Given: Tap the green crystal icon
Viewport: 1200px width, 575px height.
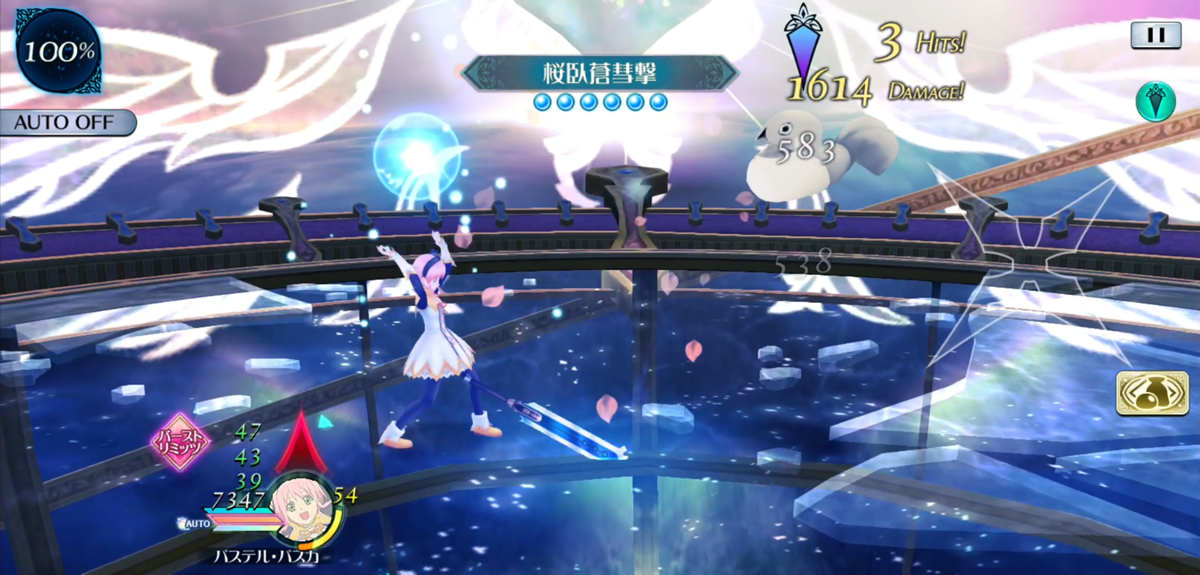Looking at the screenshot, I should (1155, 101).
